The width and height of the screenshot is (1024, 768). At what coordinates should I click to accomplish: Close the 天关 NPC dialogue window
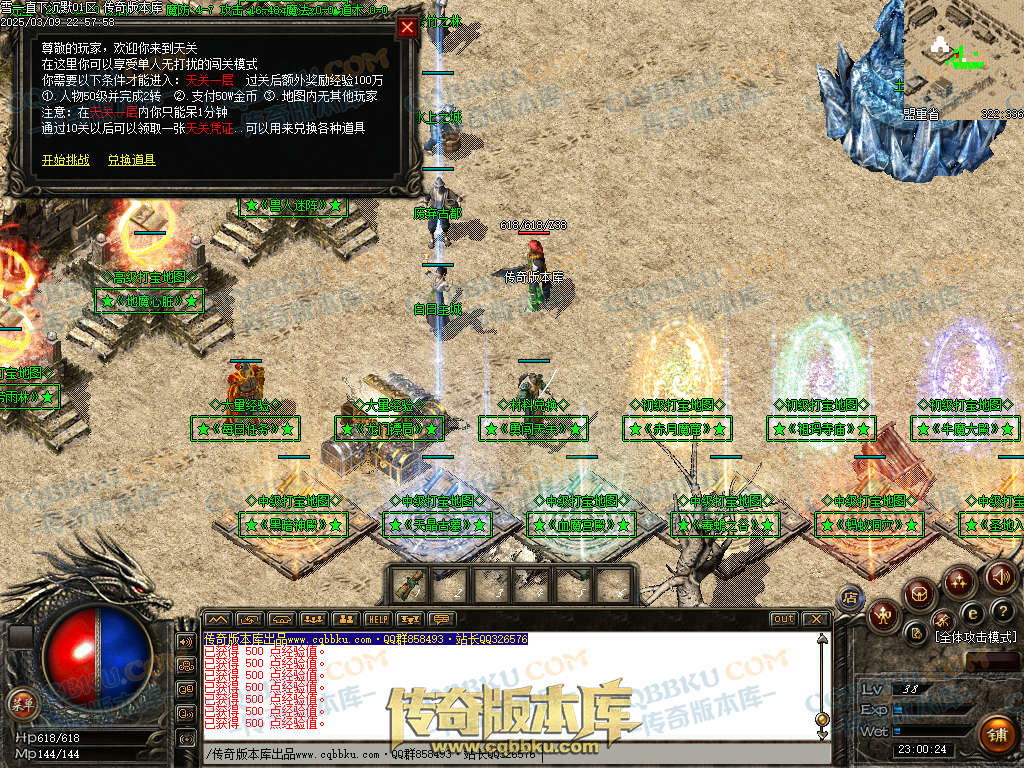tap(407, 28)
